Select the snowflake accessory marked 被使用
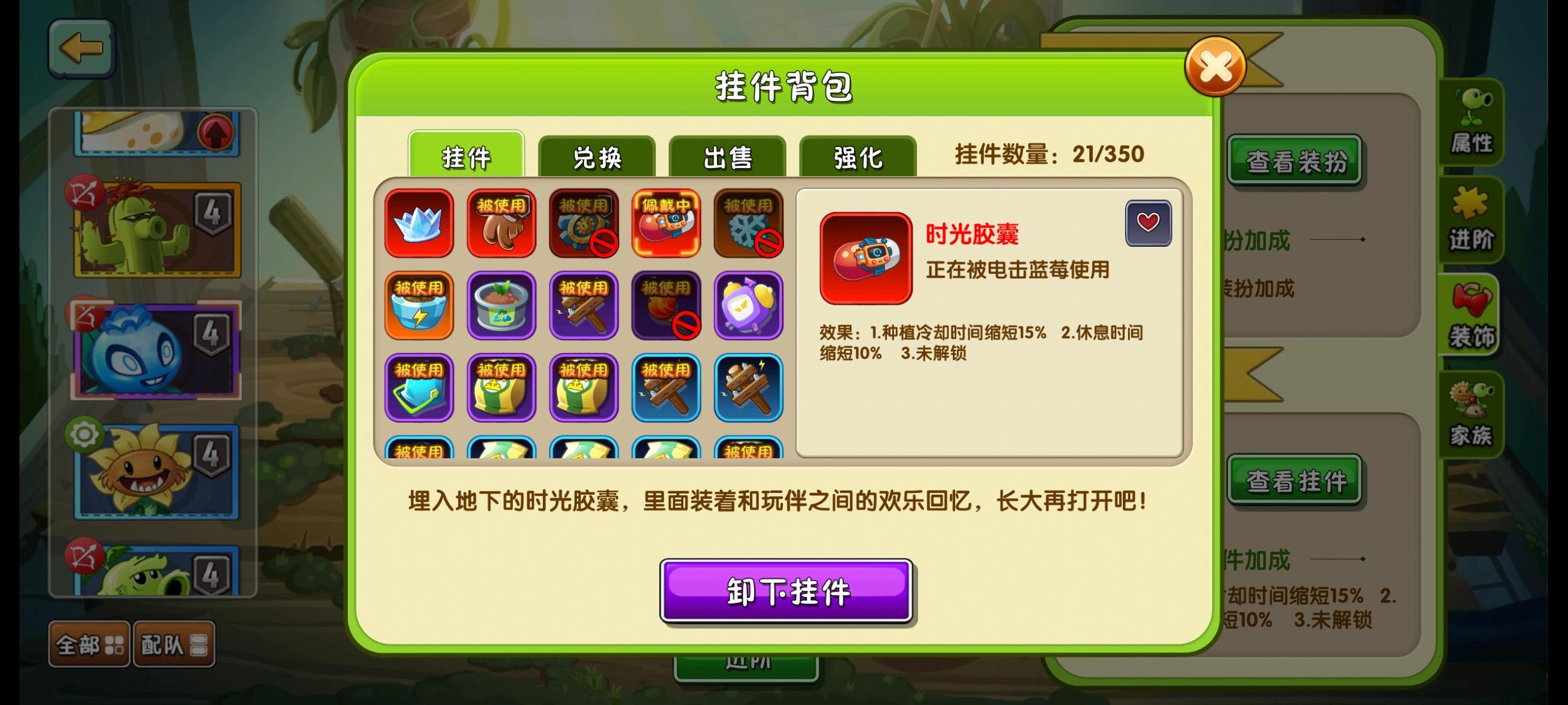The width and height of the screenshot is (1568, 705). 749,223
